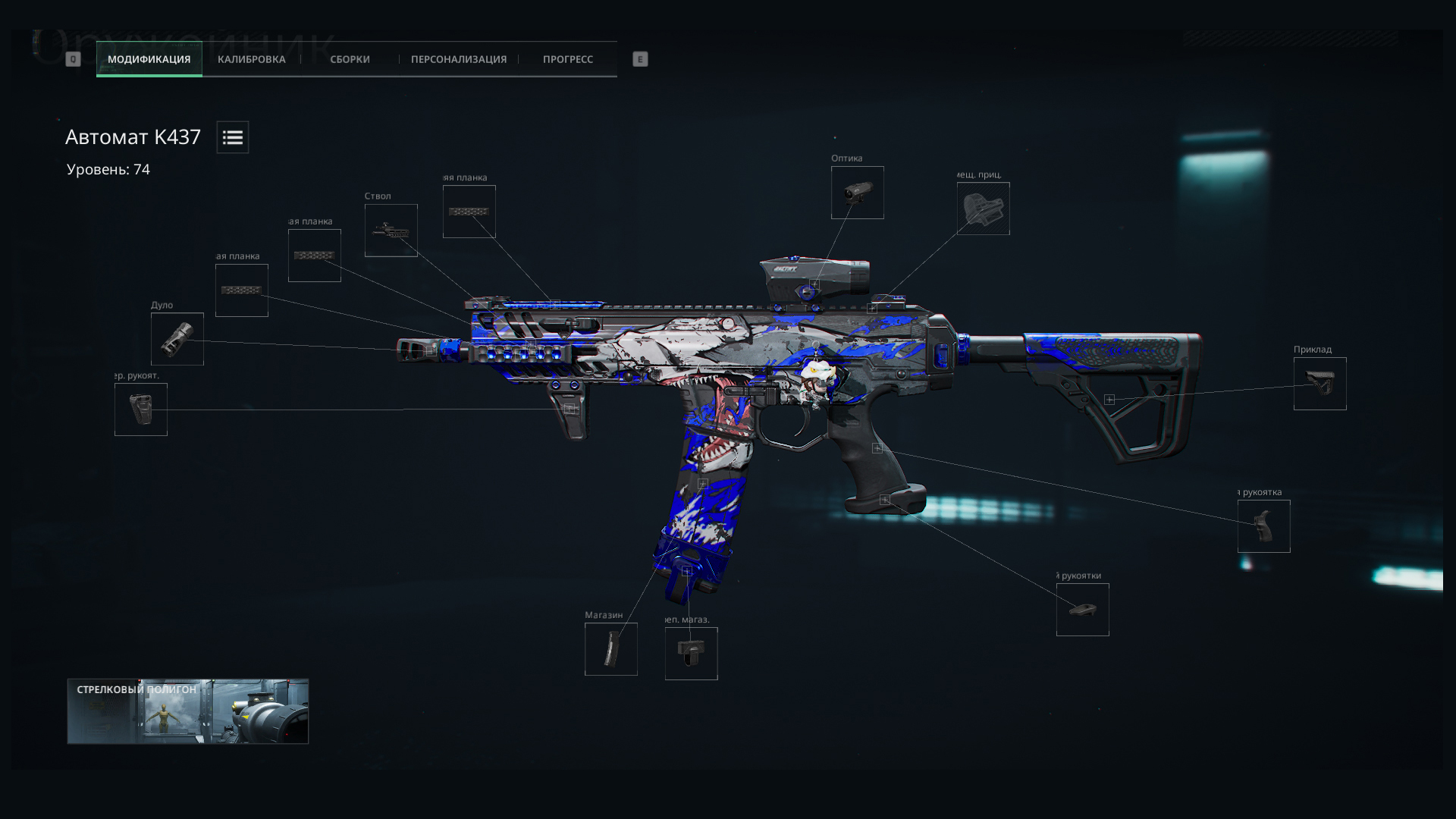Image resolution: width=1456 pixels, height=819 pixels.
Task: Open the Магазин magazine slot
Action: pyautogui.click(x=610, y=649)
